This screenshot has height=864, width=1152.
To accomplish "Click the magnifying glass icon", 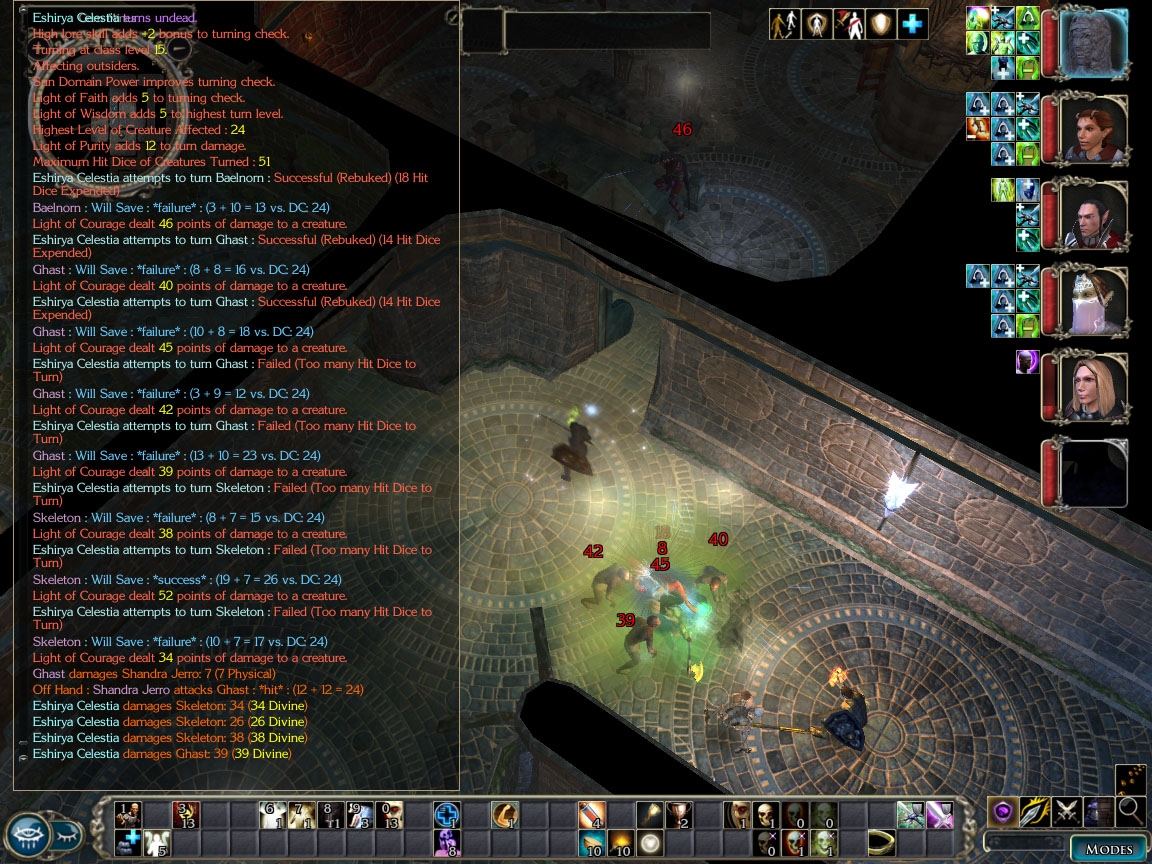I will [x=1131, y=811].
